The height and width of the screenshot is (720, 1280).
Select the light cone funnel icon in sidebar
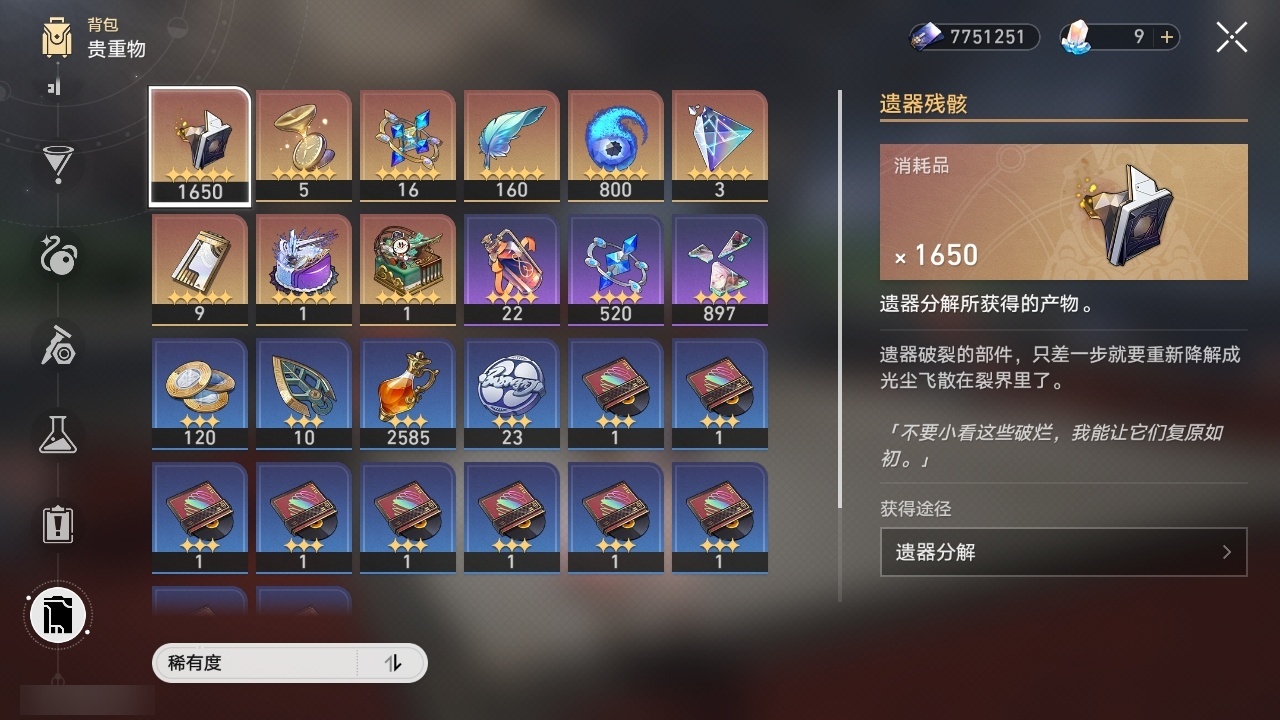[x=57, y=165]
